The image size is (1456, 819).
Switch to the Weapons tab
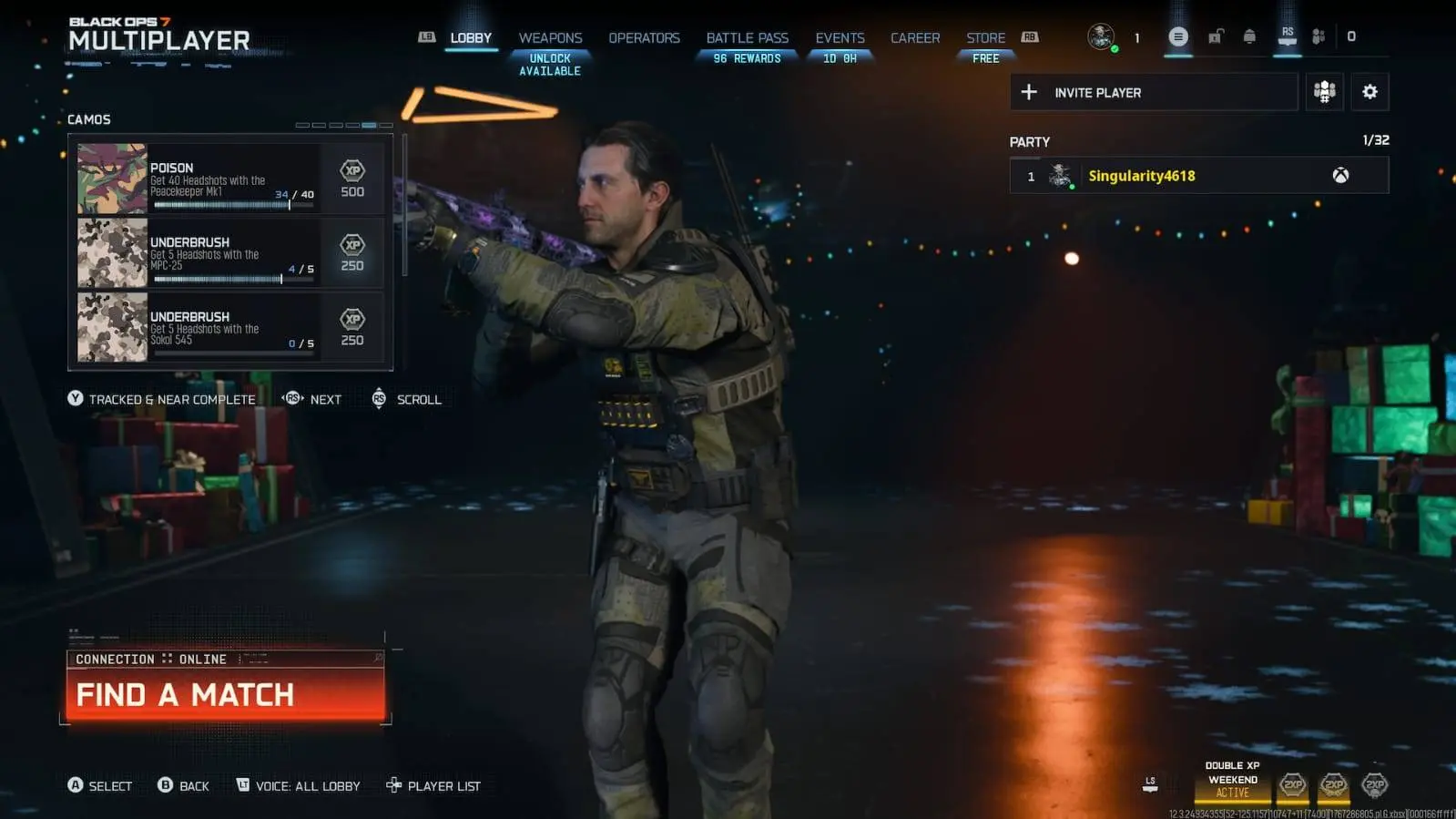click(550, 37)
